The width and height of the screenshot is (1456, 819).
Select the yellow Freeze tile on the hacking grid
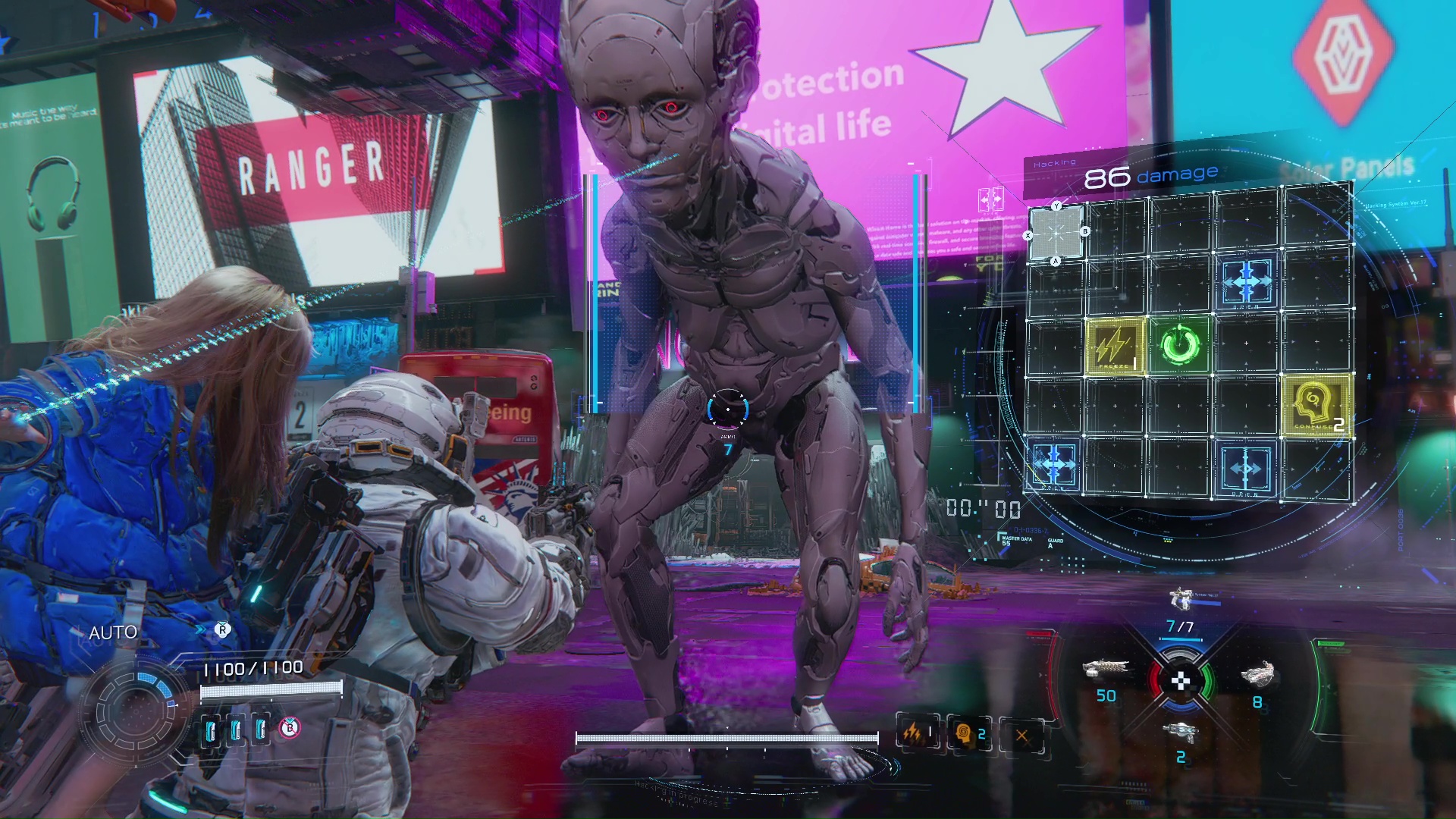pyautogui.click(x=1115, y=347)
